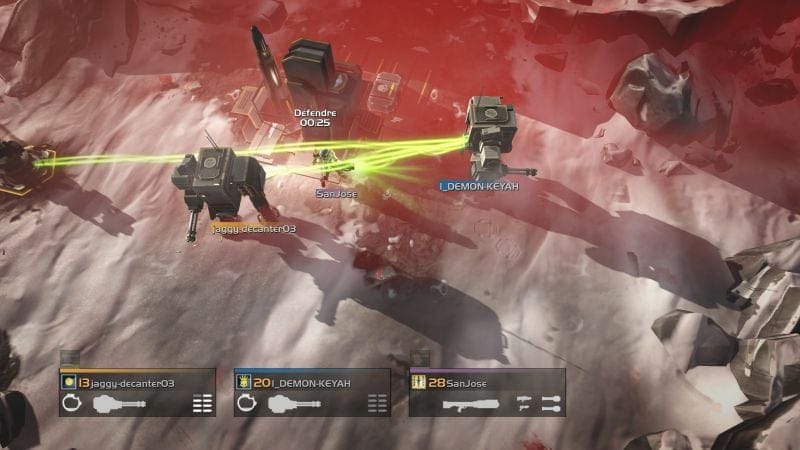Select the jaggy-decanter03 player panel
The image size is (800, 450).
click(x=137, y=392)
